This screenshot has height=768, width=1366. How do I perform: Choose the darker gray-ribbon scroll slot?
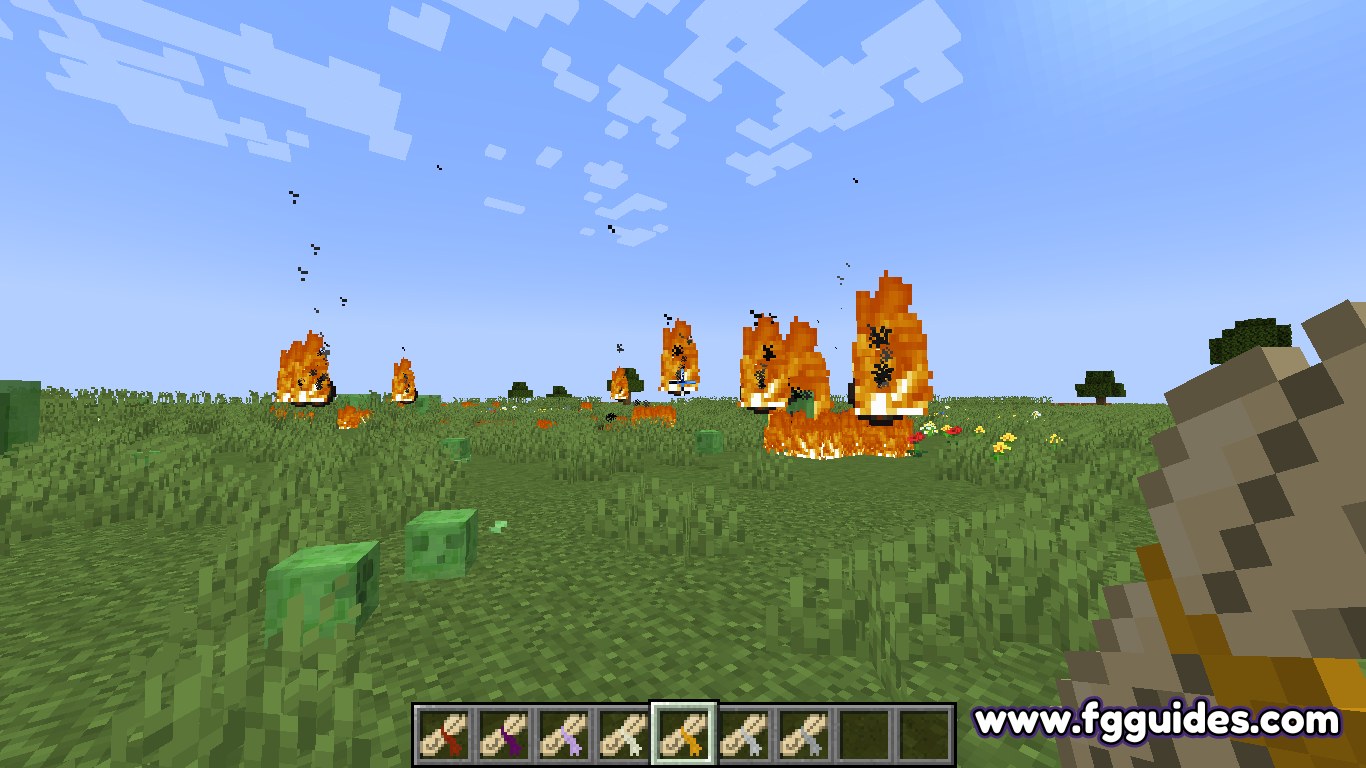point(804,735)
